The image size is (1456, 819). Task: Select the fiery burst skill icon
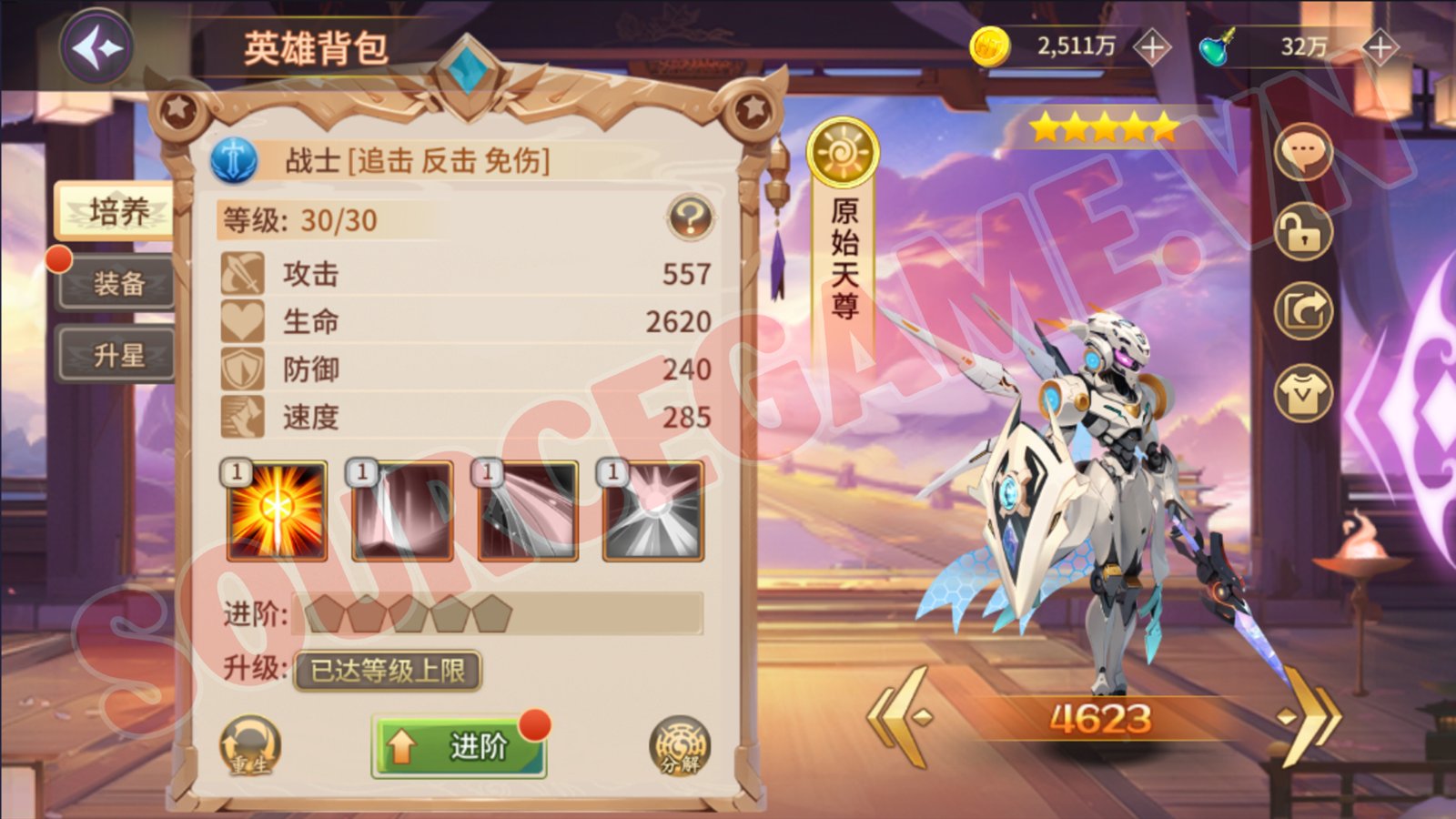click(x=277, y=511)
